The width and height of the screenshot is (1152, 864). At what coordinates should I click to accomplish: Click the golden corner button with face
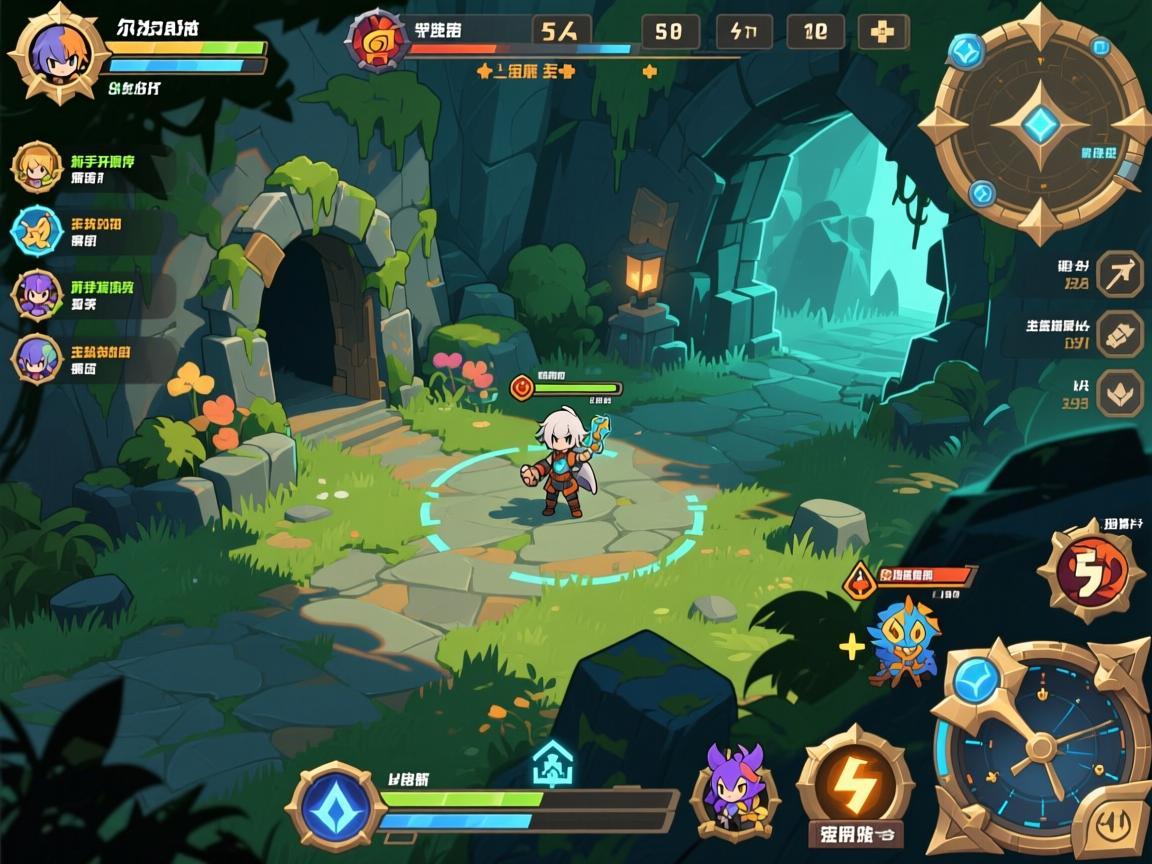[x=1112, y=823]
